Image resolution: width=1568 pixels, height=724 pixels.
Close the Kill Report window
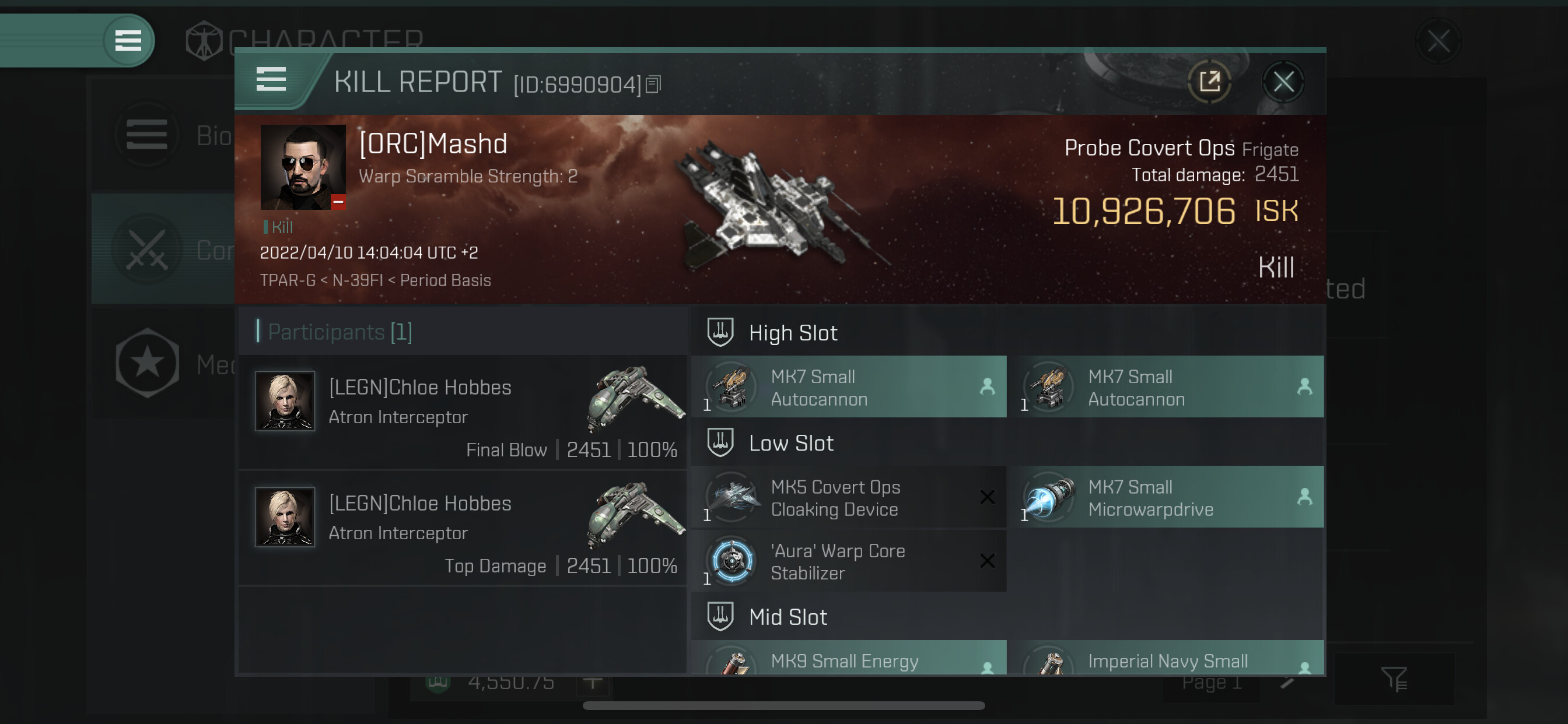coord(1283,82)
